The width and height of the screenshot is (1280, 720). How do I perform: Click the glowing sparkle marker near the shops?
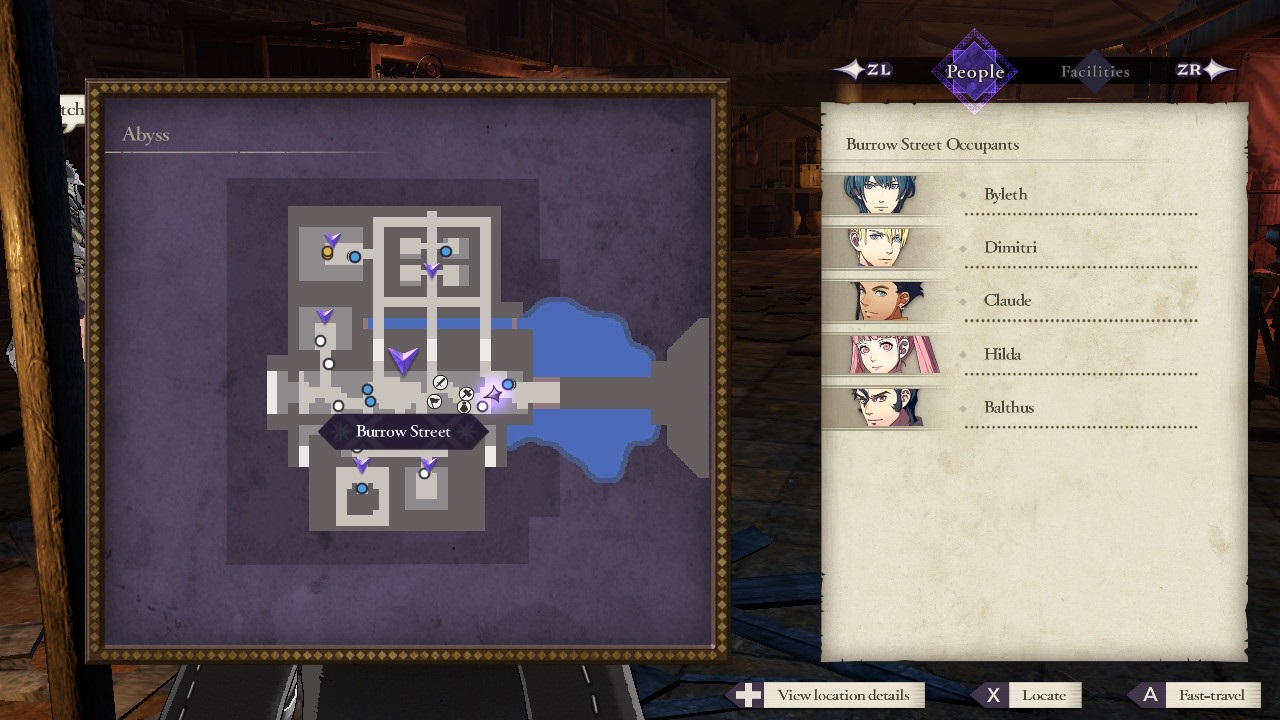[x=493, y=395]
